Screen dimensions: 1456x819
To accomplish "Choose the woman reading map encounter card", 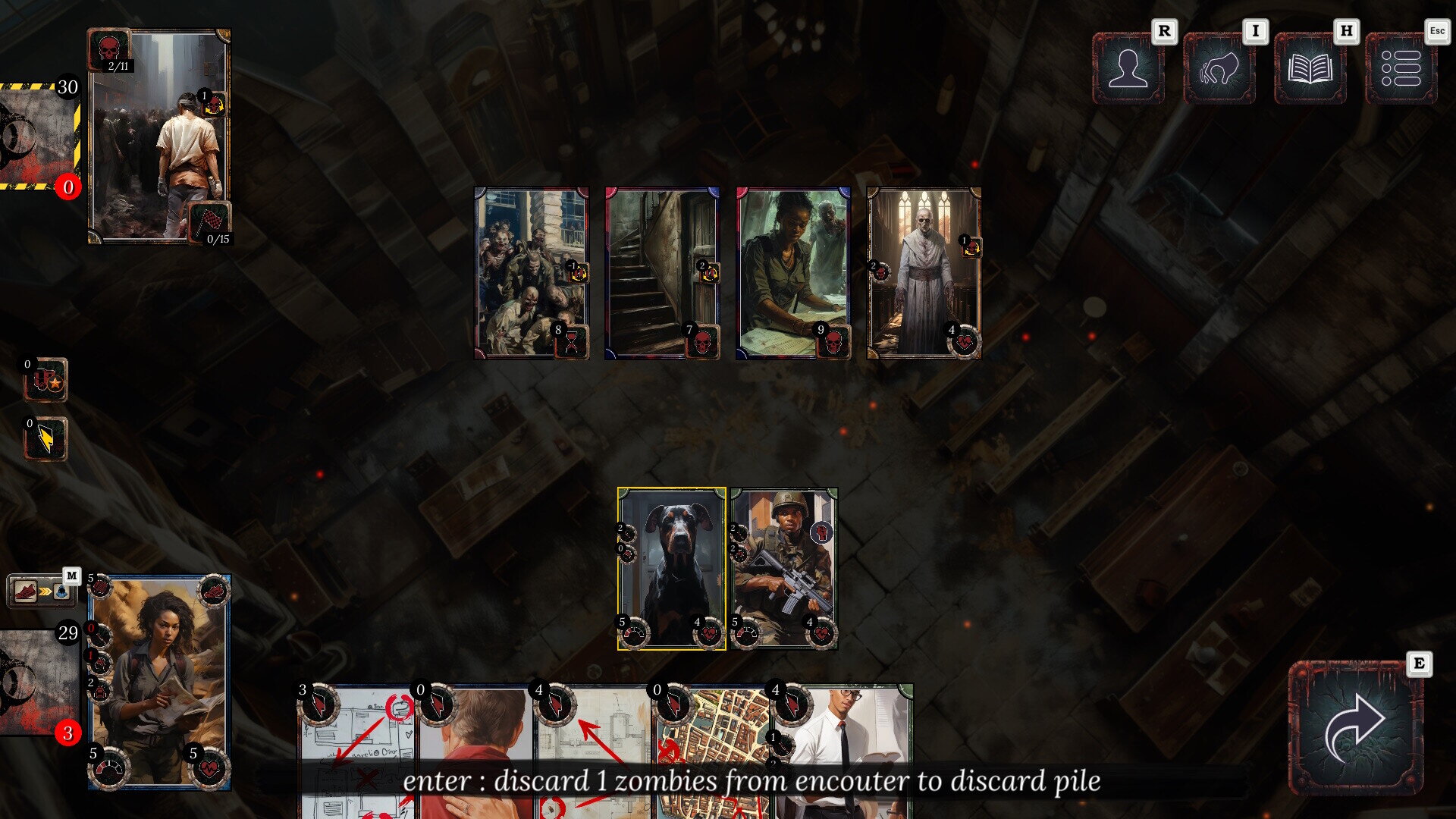I will click(x=792, y=273).
